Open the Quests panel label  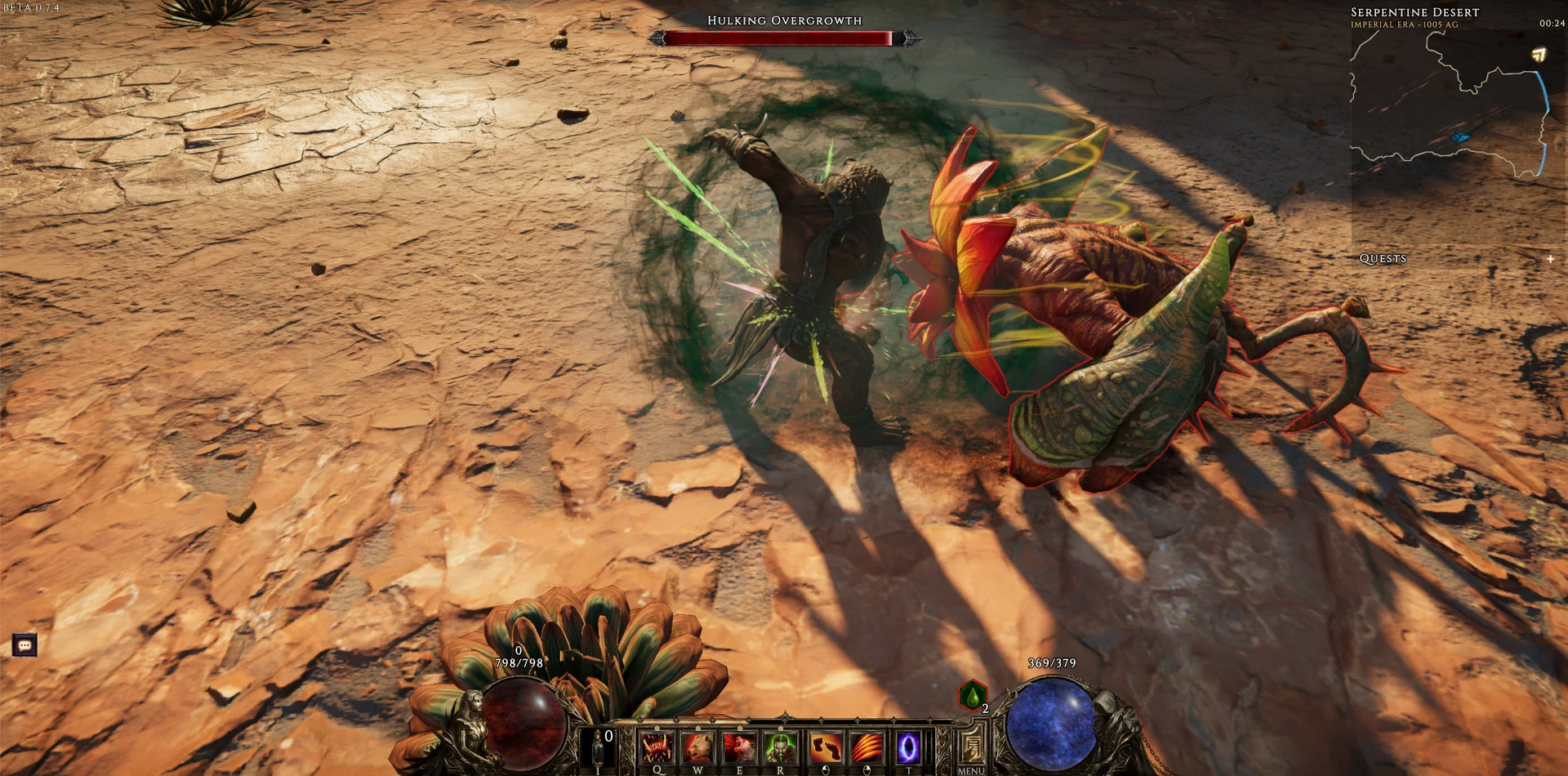pos(1383,259)
